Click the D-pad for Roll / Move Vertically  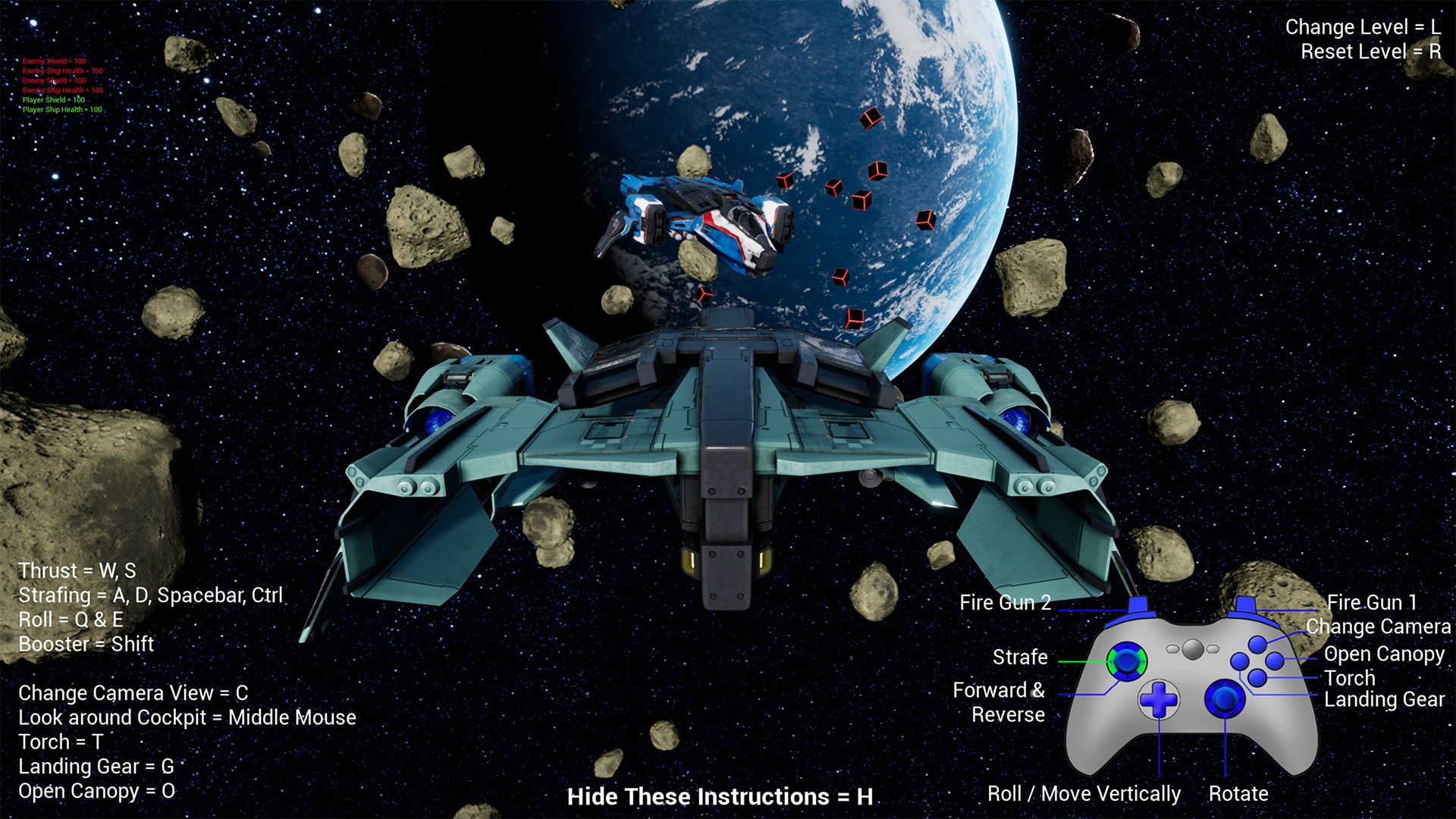(1159, 699)
